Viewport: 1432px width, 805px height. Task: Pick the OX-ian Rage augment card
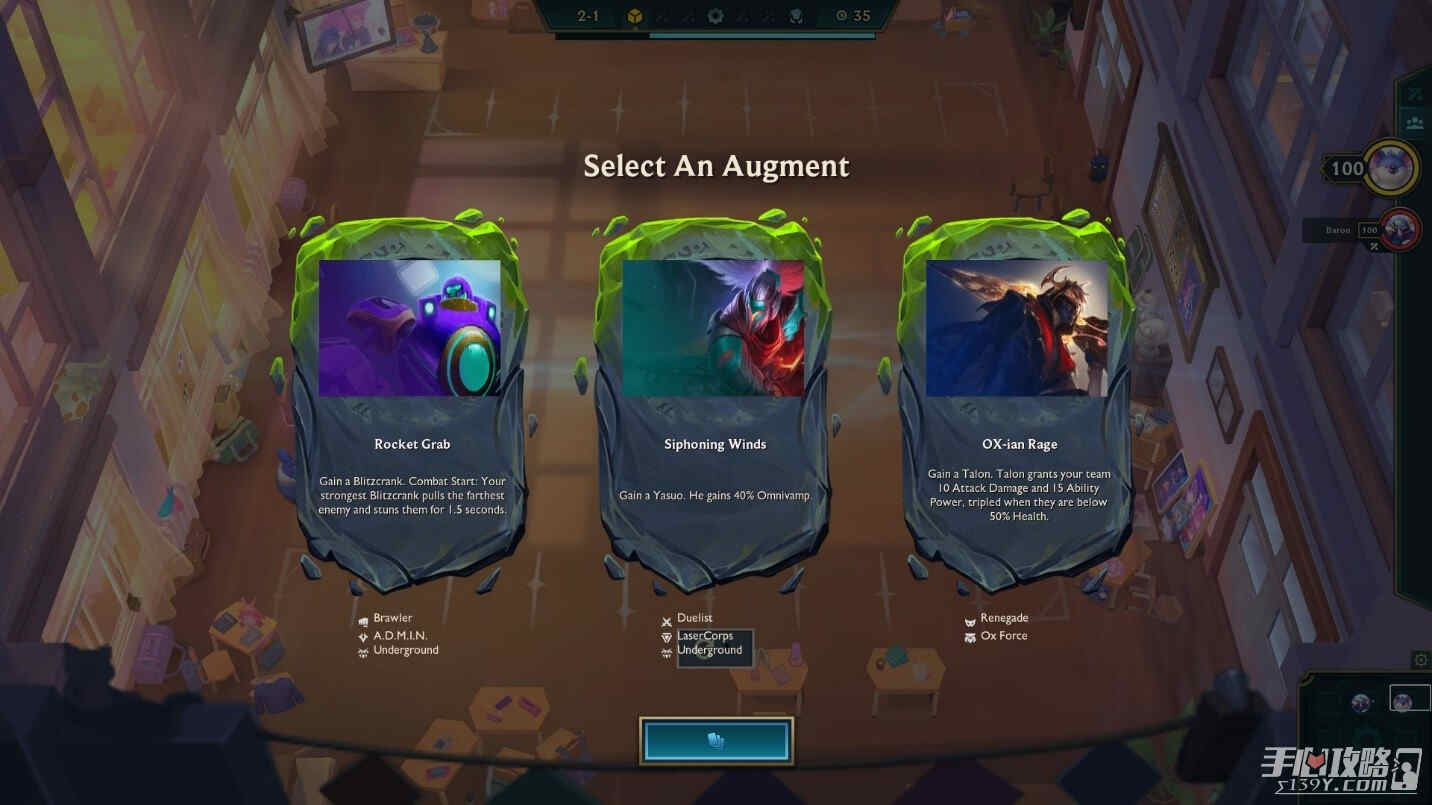pos(1018,400)
